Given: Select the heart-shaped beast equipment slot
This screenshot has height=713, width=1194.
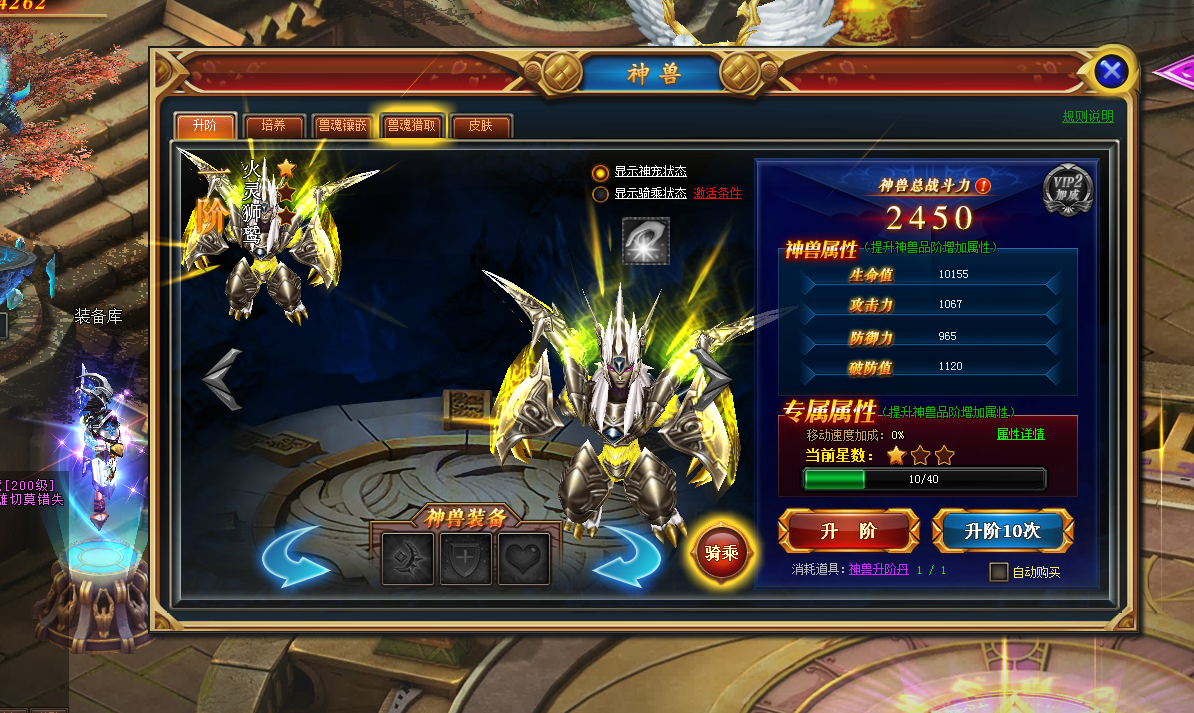Looking at the screenshot, I should (524, 559).
